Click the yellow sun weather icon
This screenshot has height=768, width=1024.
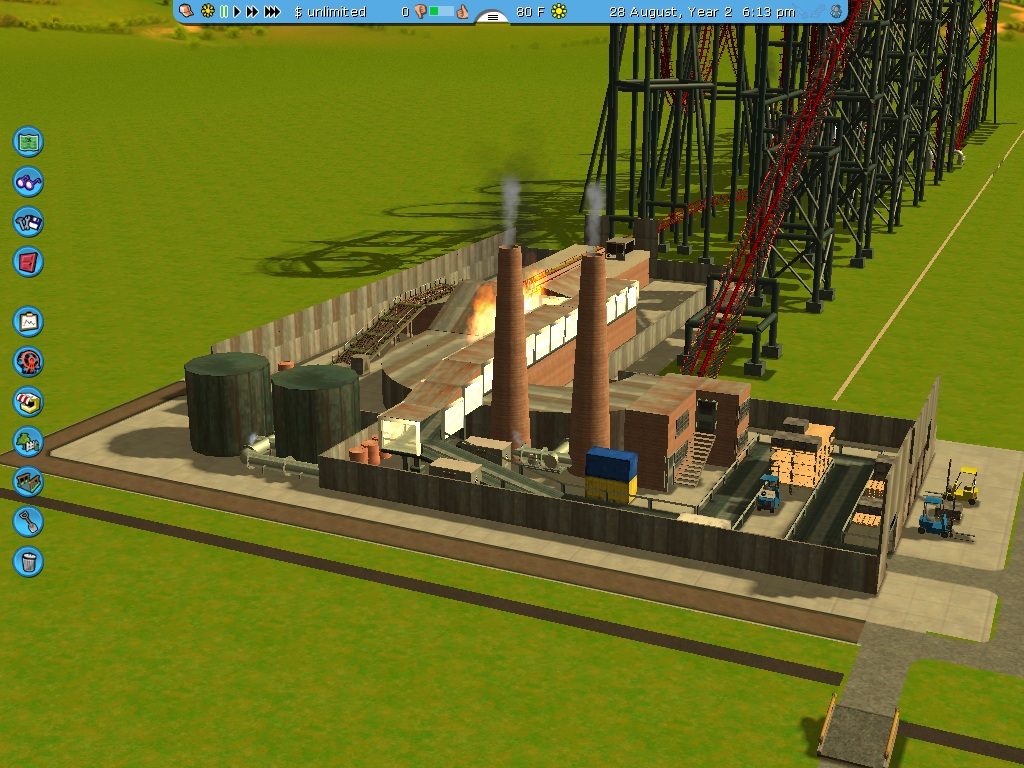[559, 12]
